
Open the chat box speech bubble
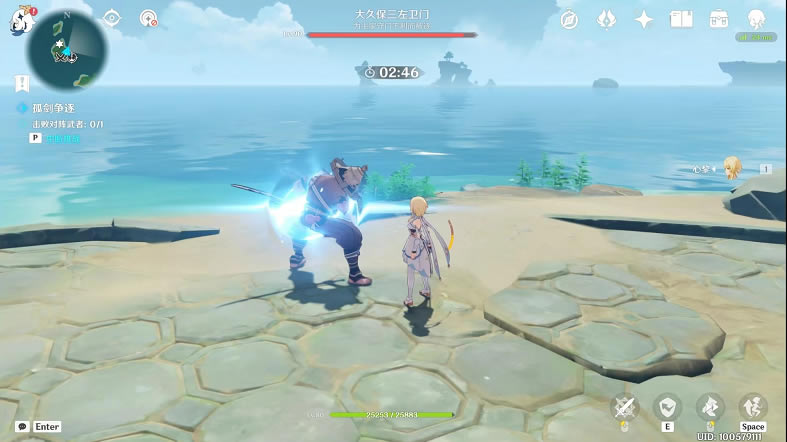(x=22, y=426)
